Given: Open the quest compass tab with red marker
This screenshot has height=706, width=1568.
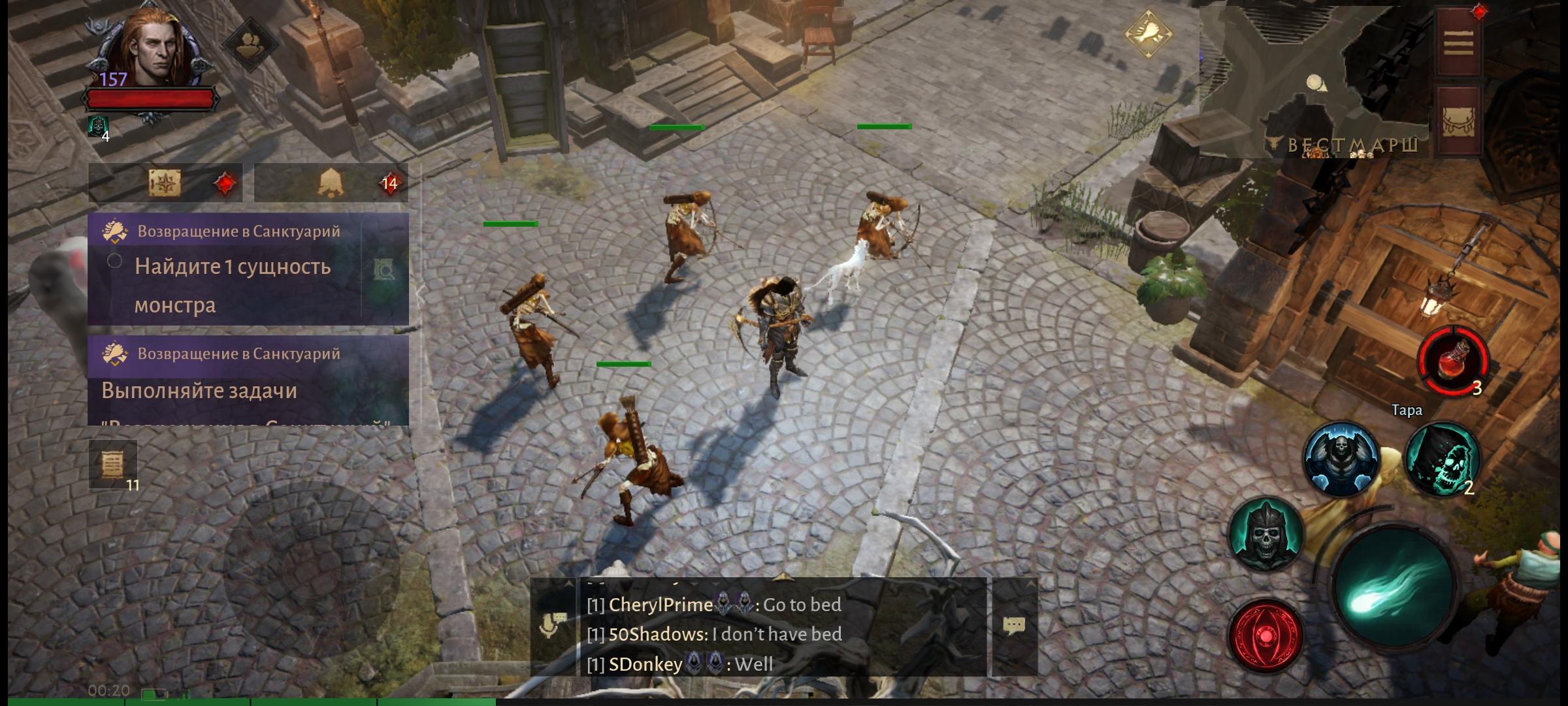Looking at the screenshot, I should pos(166,183).
